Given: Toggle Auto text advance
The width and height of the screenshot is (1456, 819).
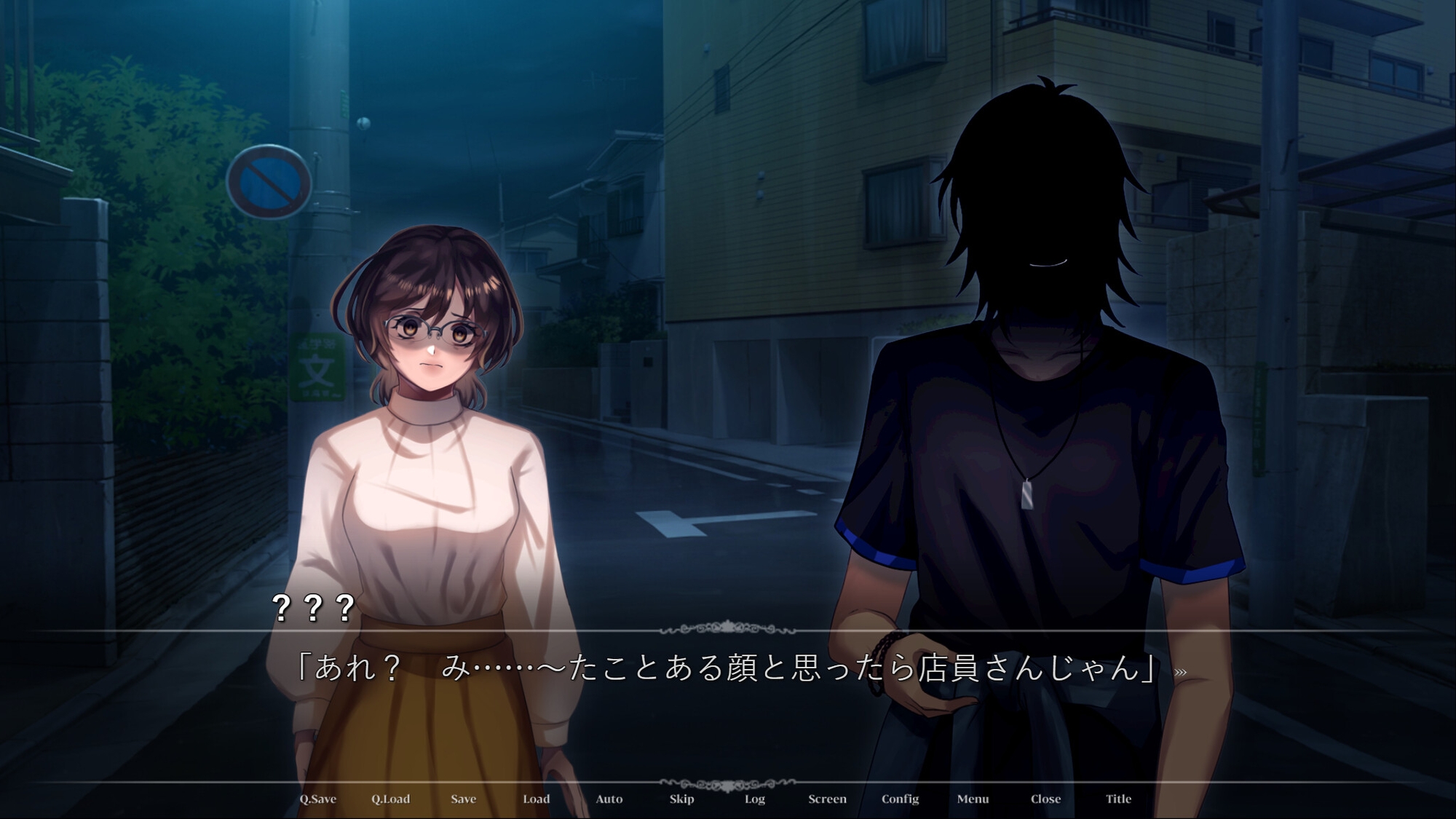Looking at the screenshot, I should click(609, 799).
